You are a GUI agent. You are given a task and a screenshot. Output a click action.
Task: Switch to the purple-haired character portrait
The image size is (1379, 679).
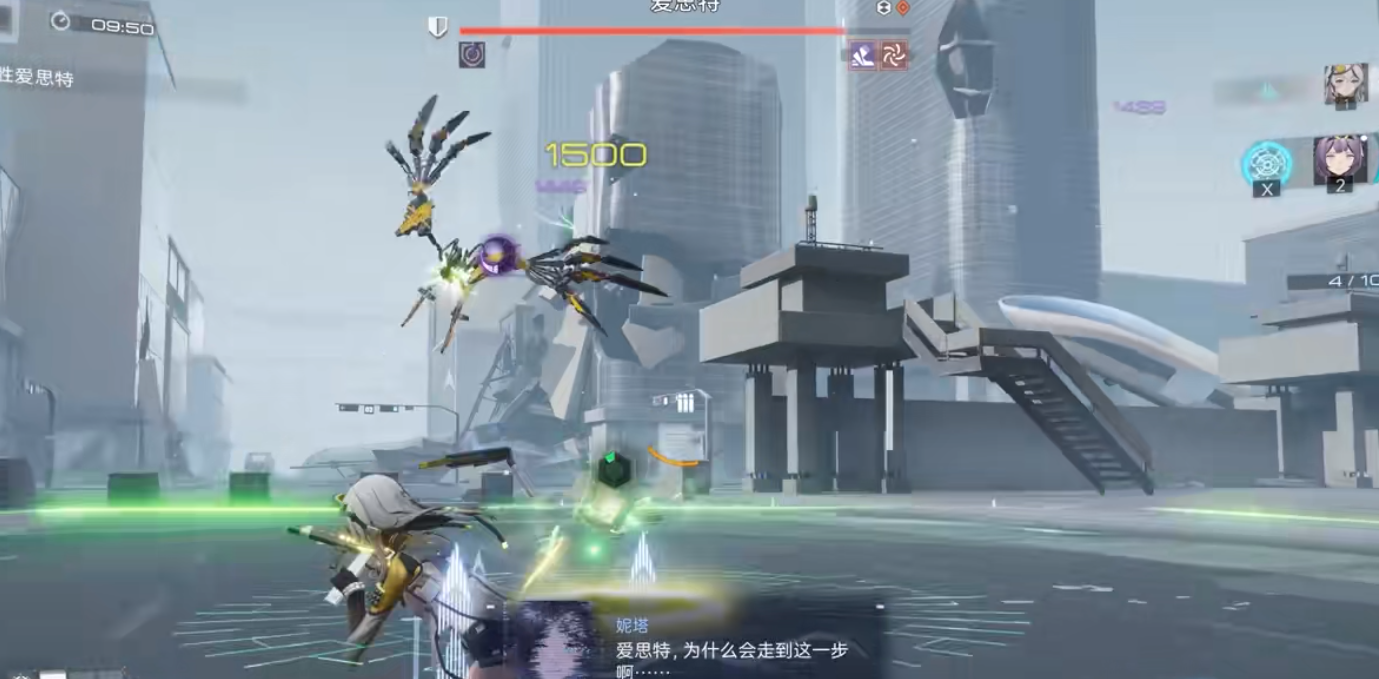point(1339,160)
